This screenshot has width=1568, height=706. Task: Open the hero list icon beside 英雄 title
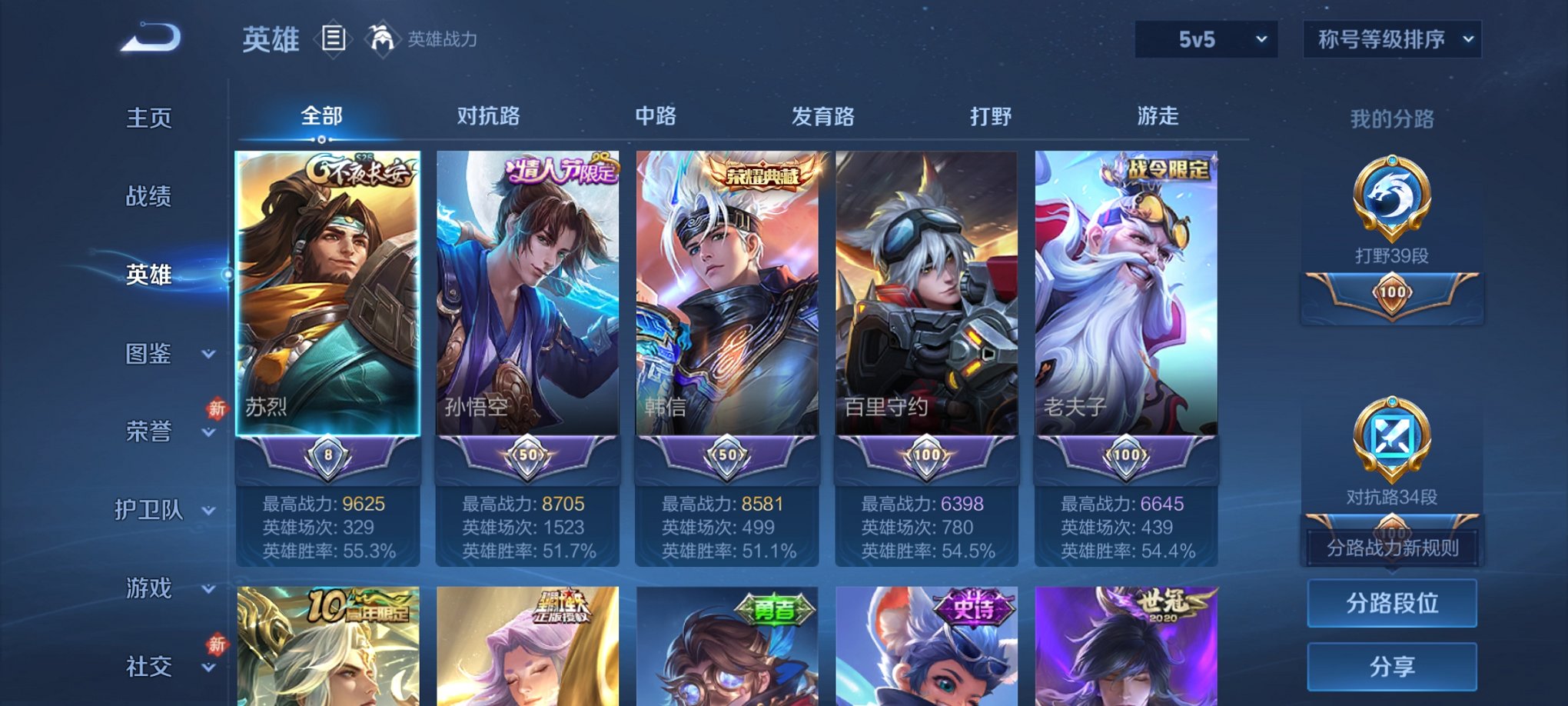click(x=335, y=38)
